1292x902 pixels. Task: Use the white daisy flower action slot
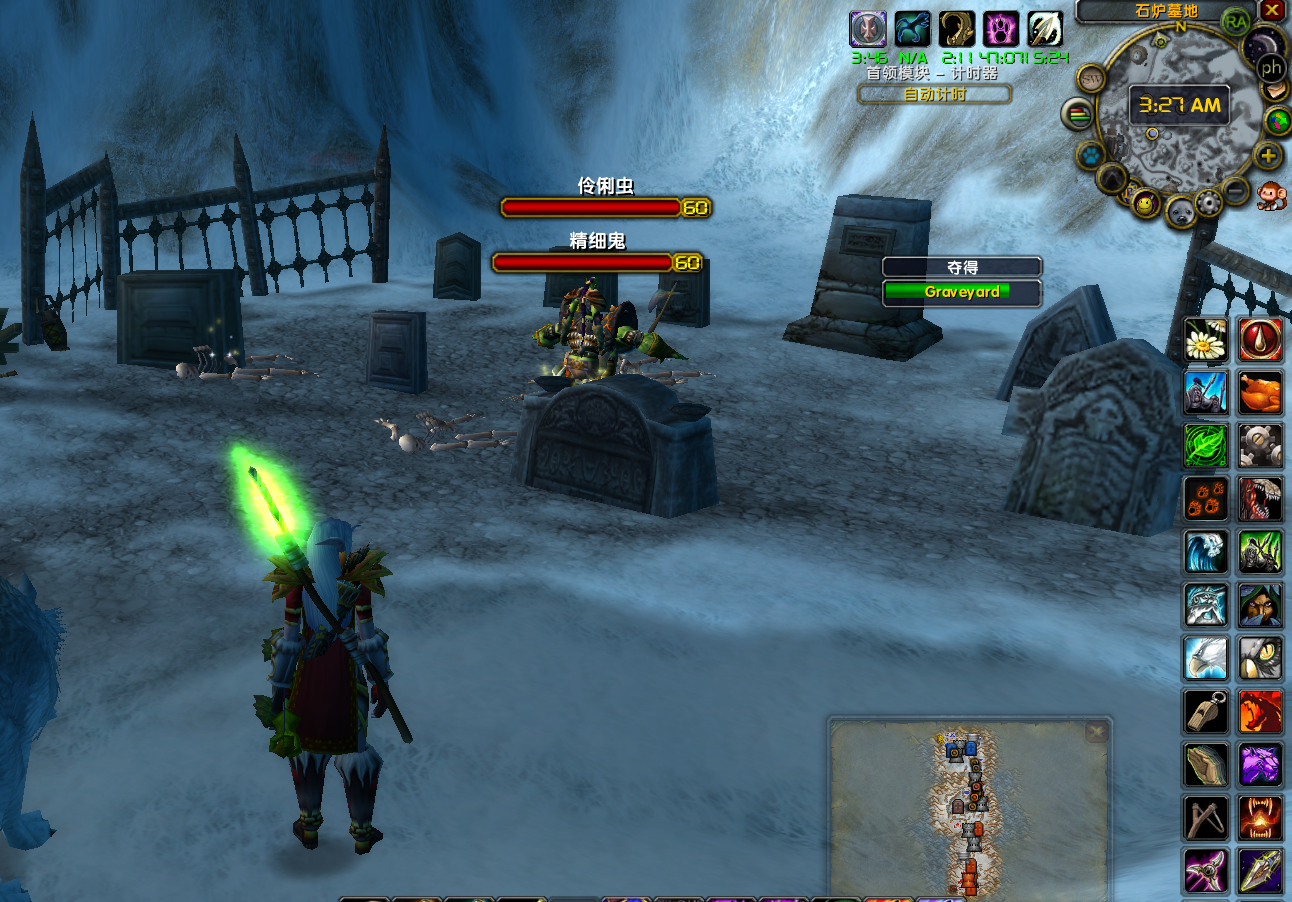coord(1205,340)
